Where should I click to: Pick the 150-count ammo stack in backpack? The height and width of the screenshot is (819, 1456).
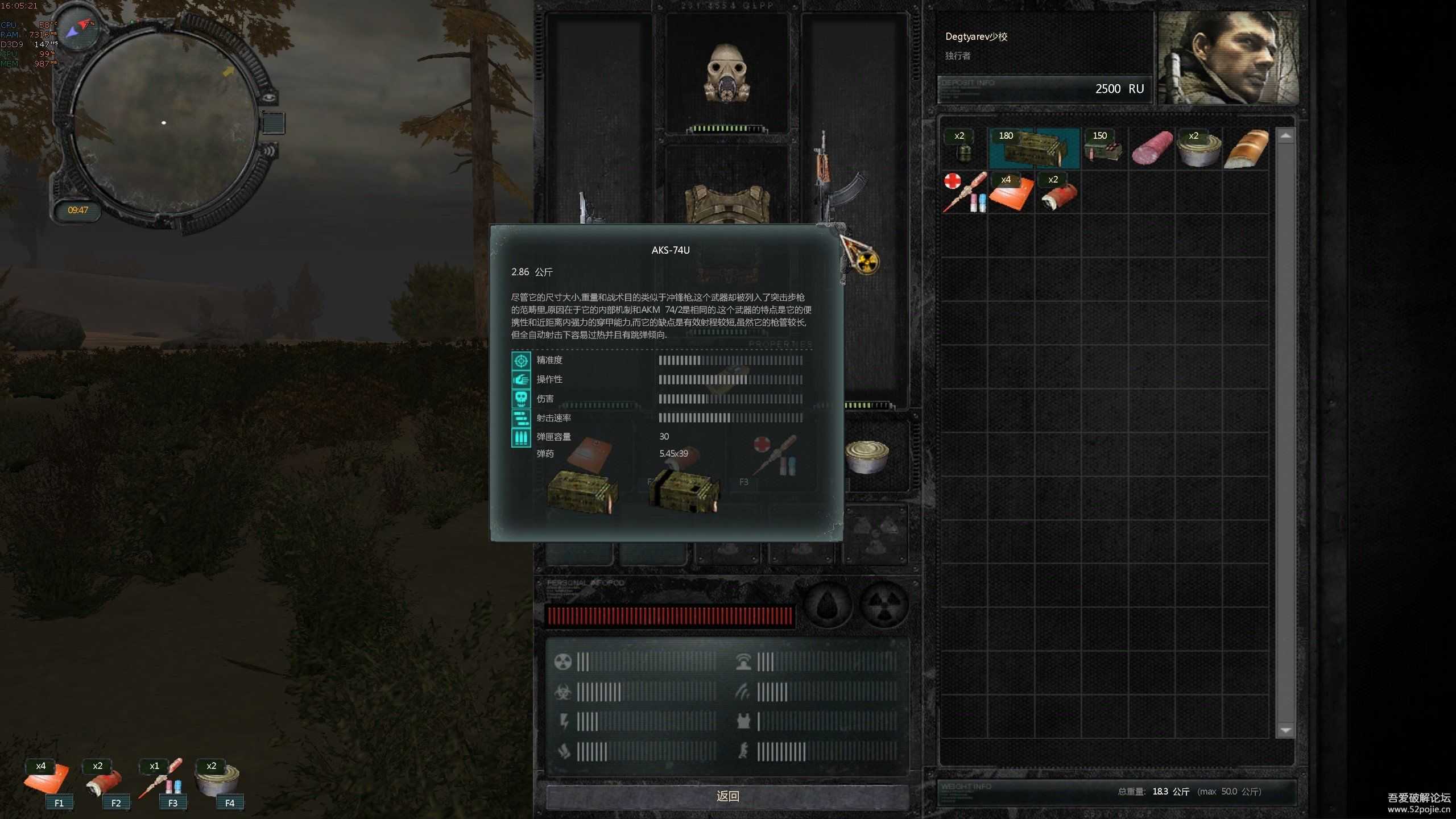tap(1103, 148)
